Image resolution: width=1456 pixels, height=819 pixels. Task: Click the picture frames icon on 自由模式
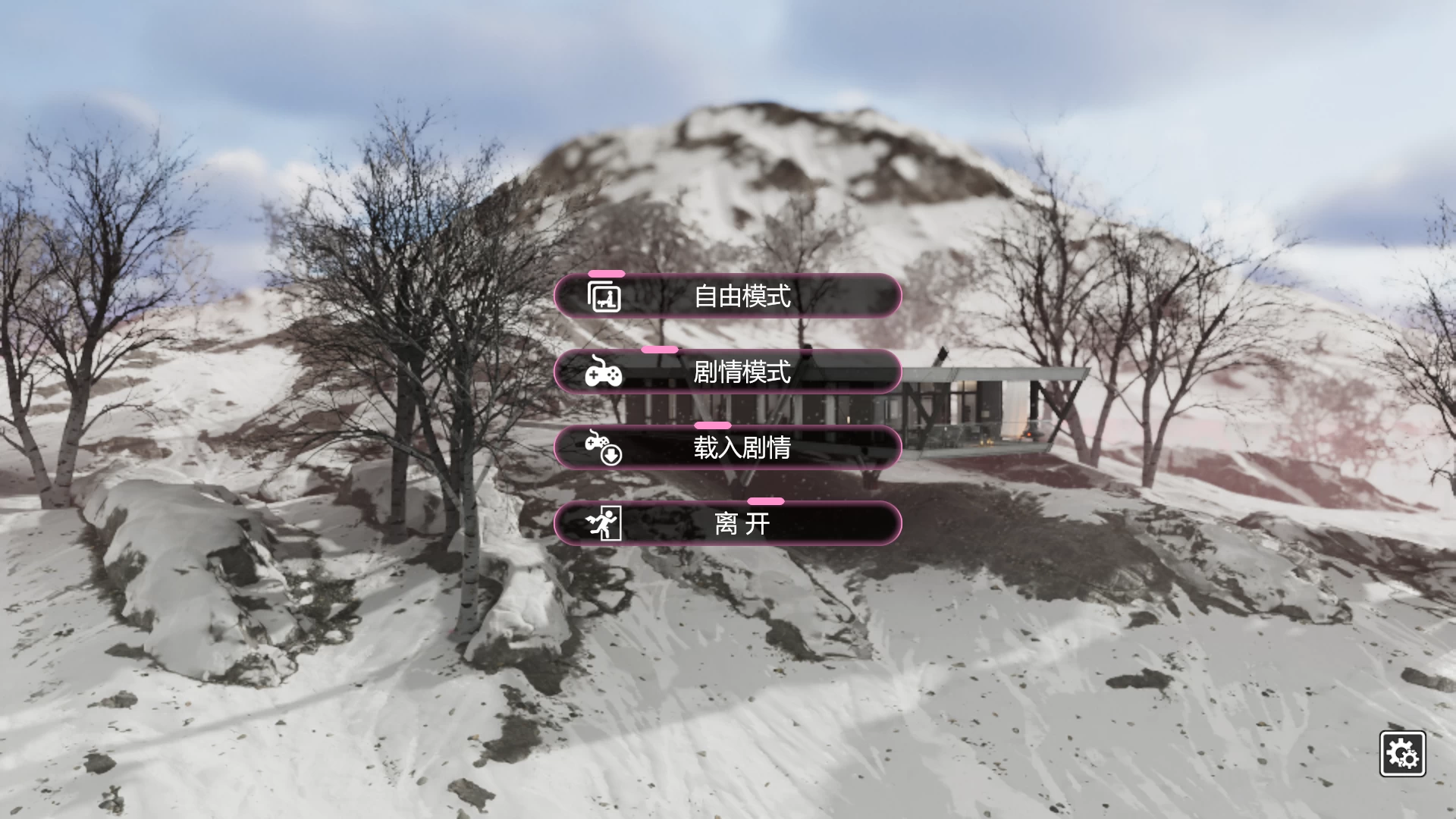click(603, 297)
